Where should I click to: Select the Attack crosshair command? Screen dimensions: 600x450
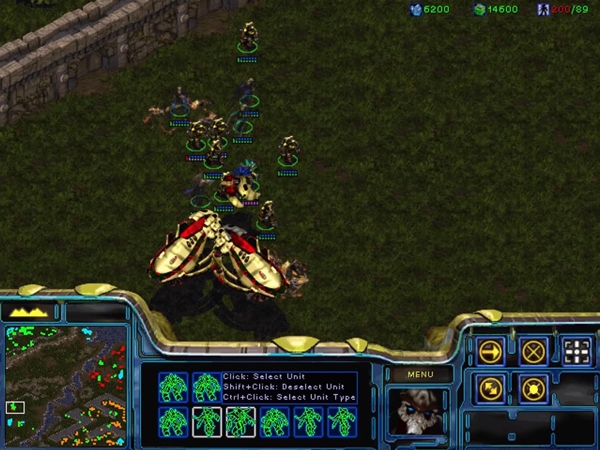pyautogui.click(x=576, y=351)
